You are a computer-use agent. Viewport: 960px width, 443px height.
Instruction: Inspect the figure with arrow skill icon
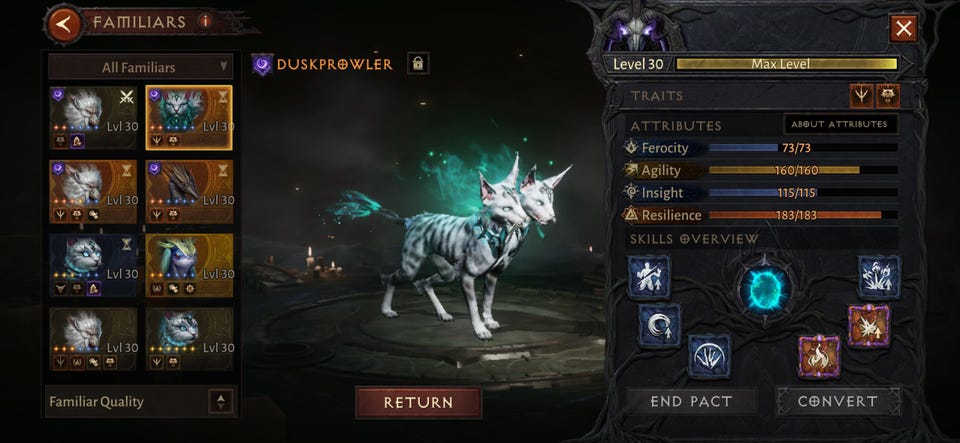649,277
